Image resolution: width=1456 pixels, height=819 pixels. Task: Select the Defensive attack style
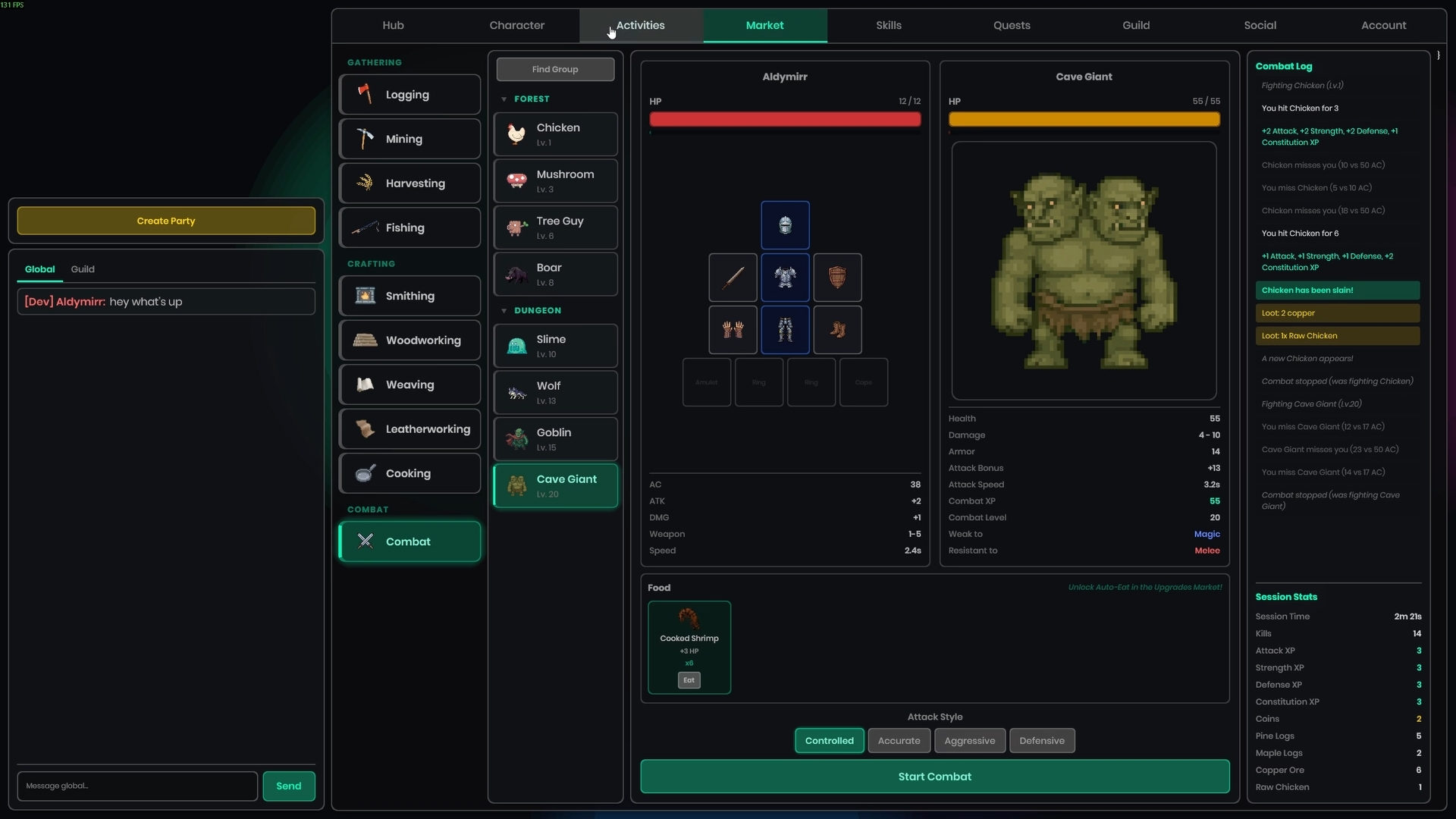pyautogui.click(x=1041, y=741)
